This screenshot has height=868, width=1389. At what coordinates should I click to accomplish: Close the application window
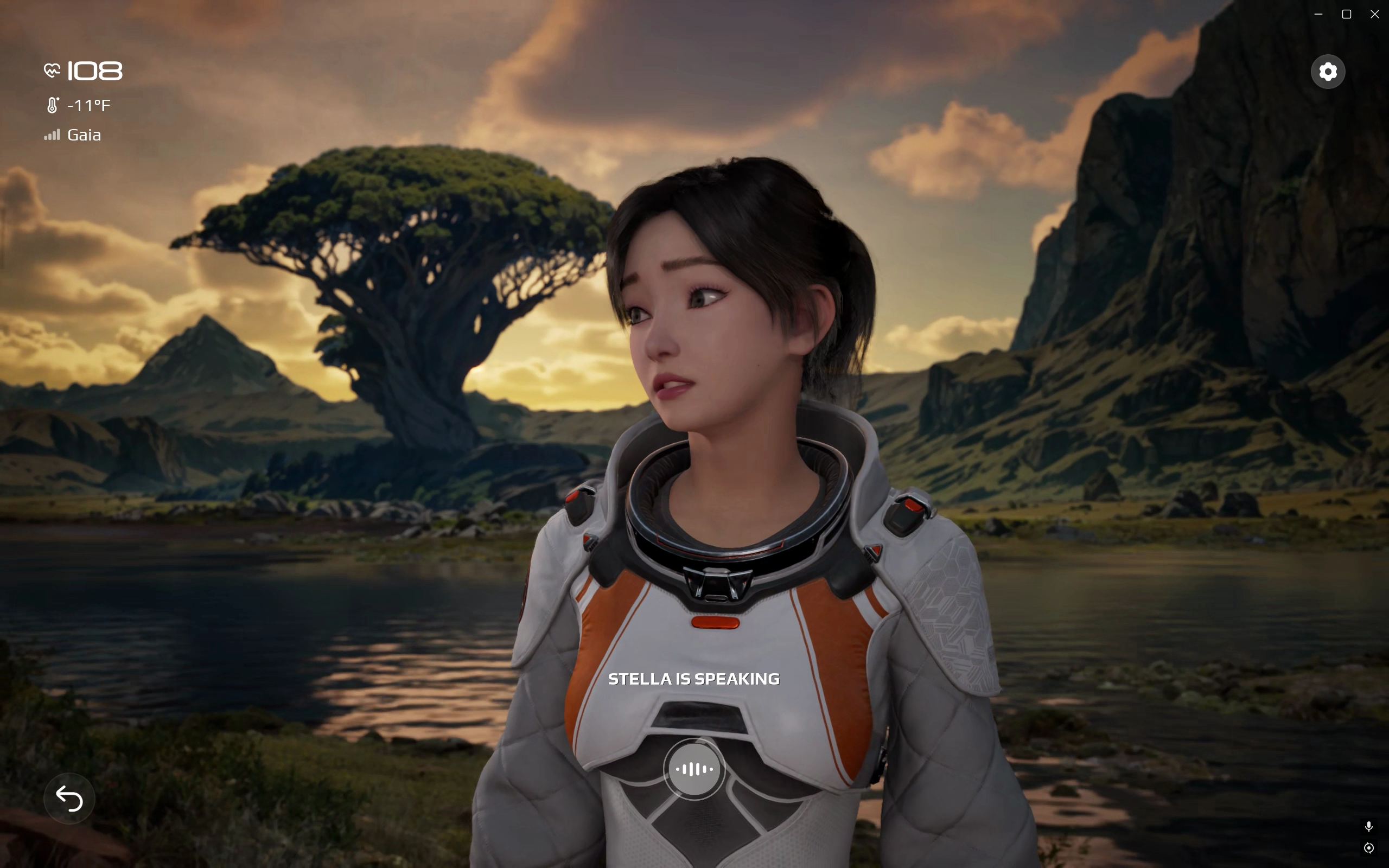[x=1375, y=14]
